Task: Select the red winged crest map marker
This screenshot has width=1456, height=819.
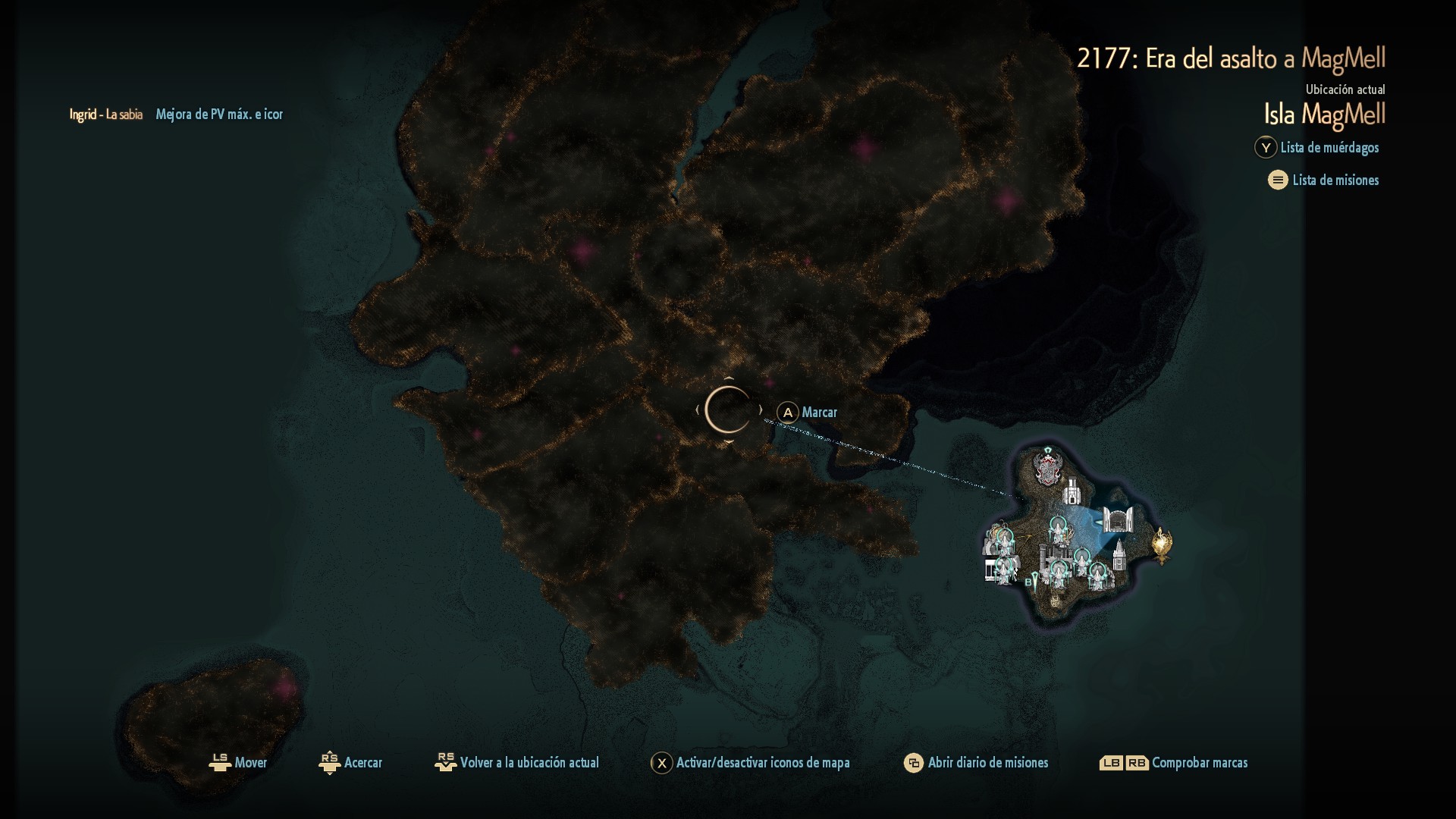Action: 1047,467
